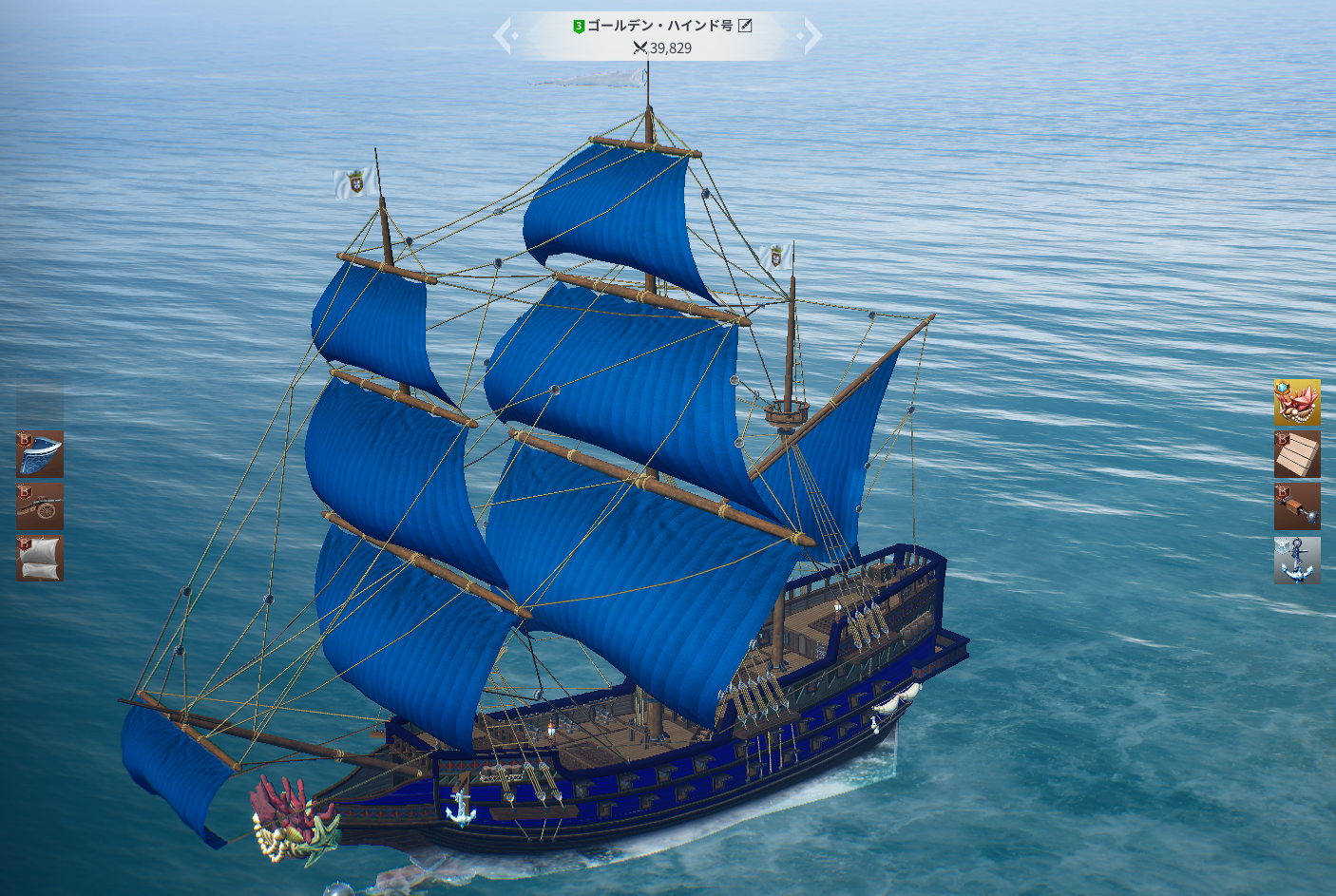Choose the white sails equipment slot
1336x896 pixels.
40,559
